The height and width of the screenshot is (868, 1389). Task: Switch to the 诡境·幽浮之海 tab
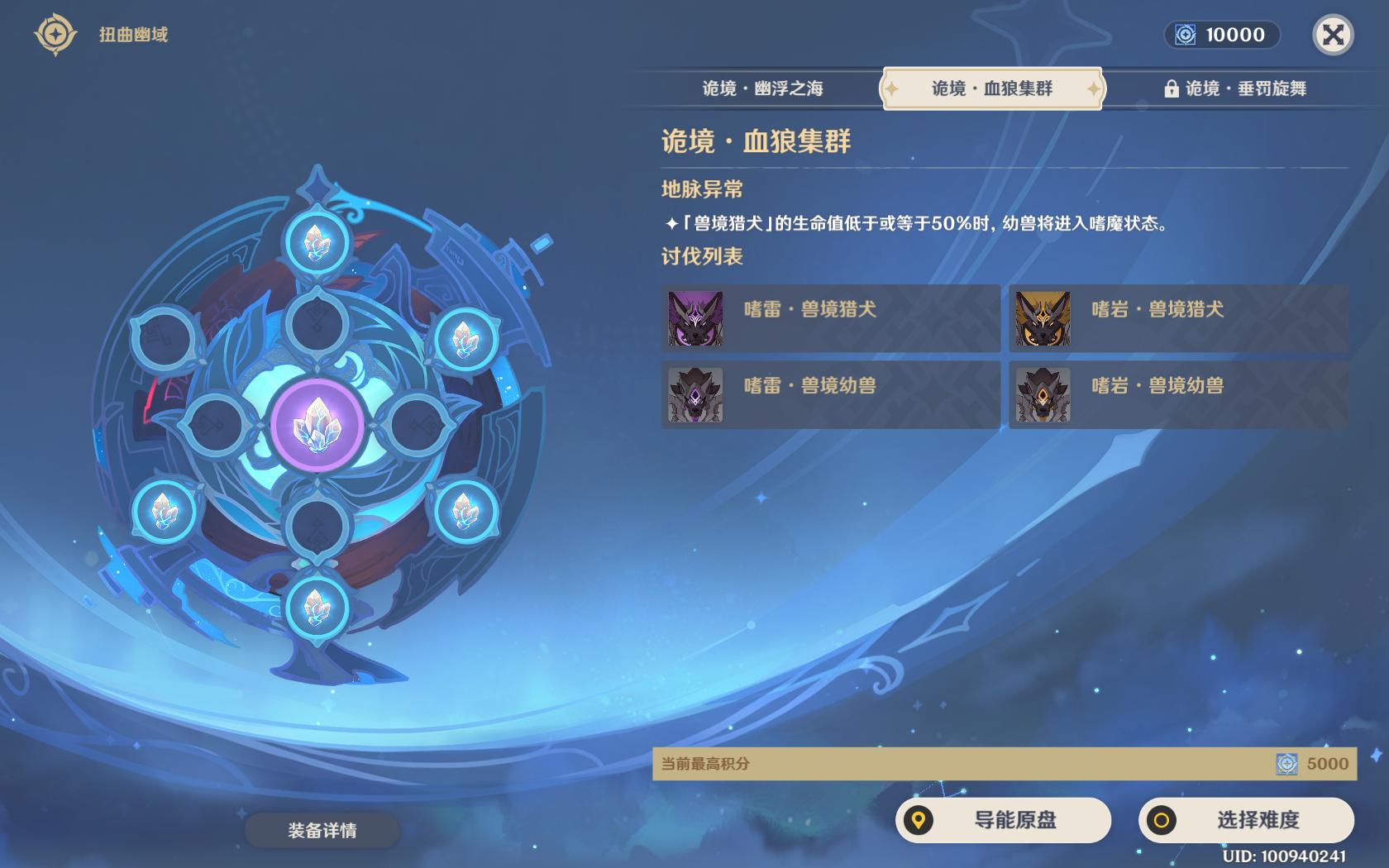[x=765, y=89]
